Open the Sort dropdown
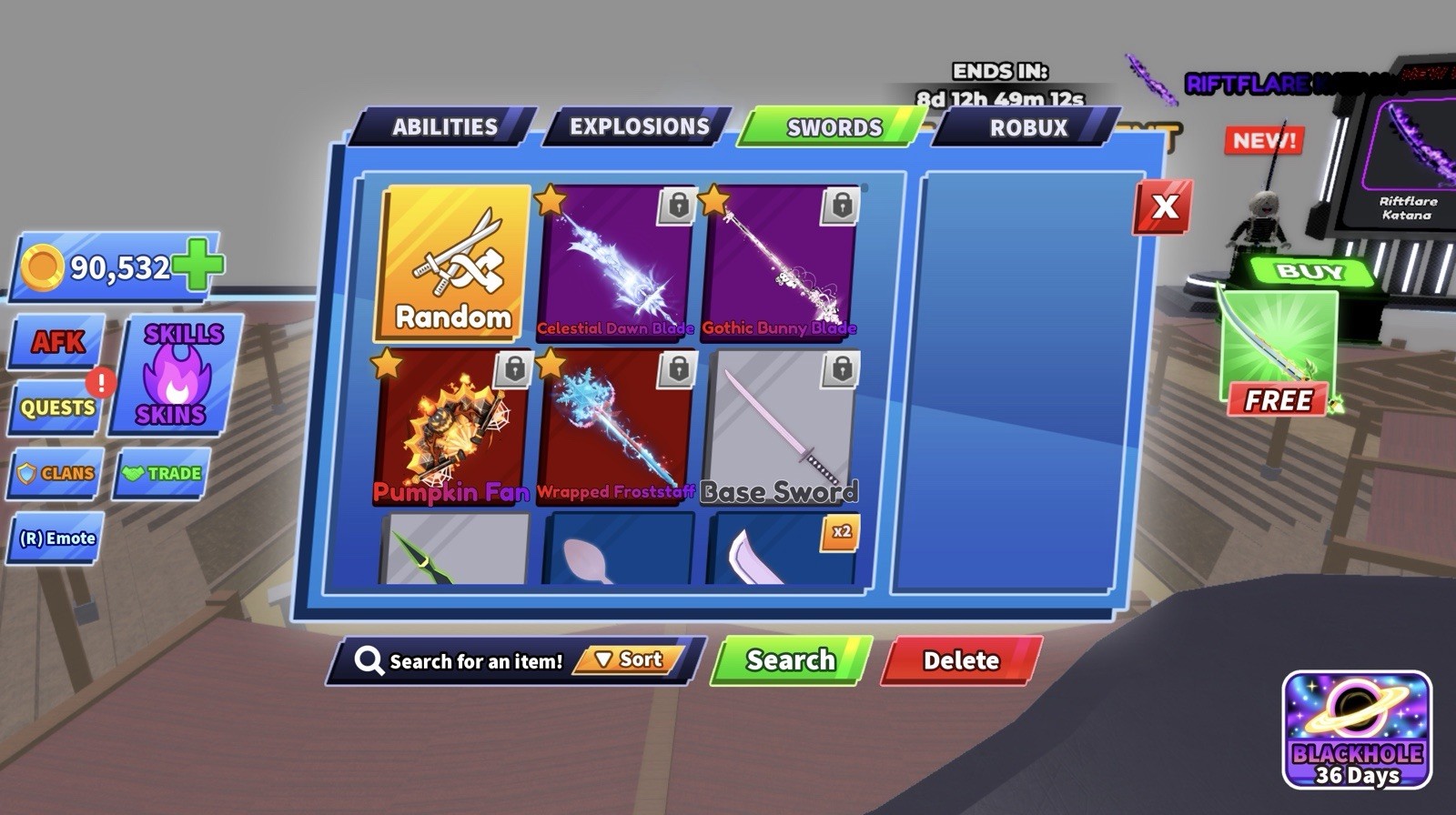Viewport: 1456px width, 815px height. click(x=630, y=660)
